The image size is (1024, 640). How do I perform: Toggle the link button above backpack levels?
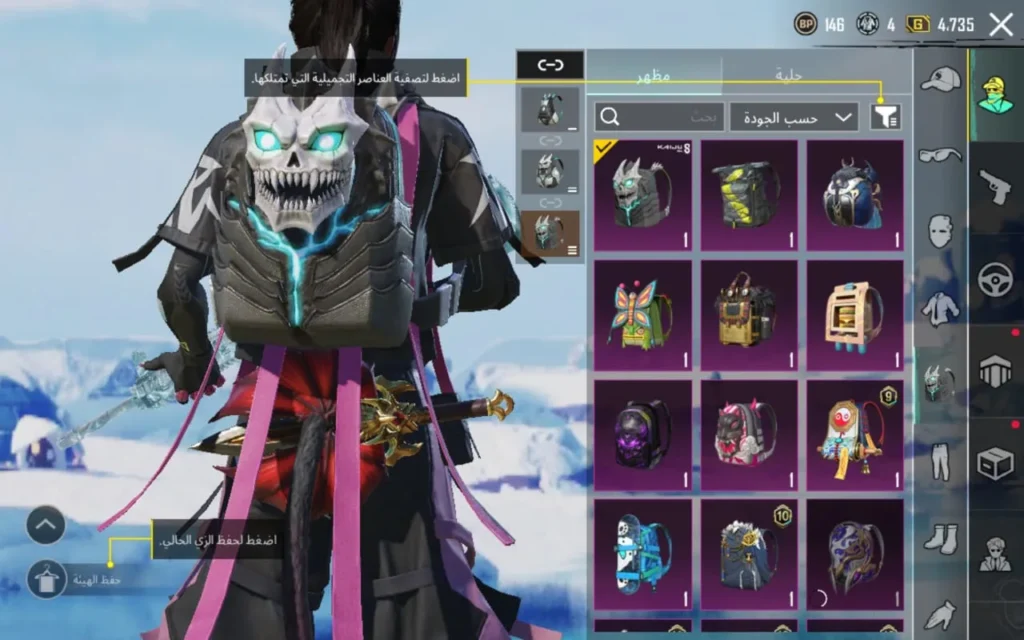[550, 65]
